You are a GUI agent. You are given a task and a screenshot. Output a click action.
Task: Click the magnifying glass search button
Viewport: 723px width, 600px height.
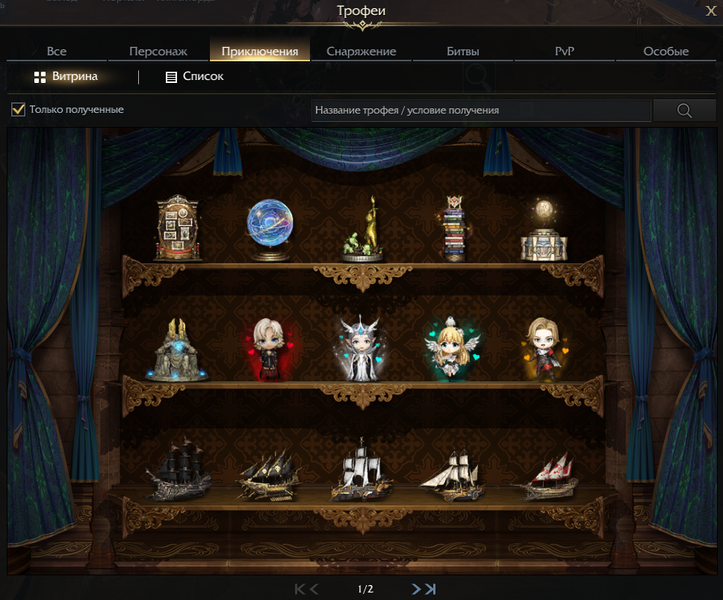684,110
